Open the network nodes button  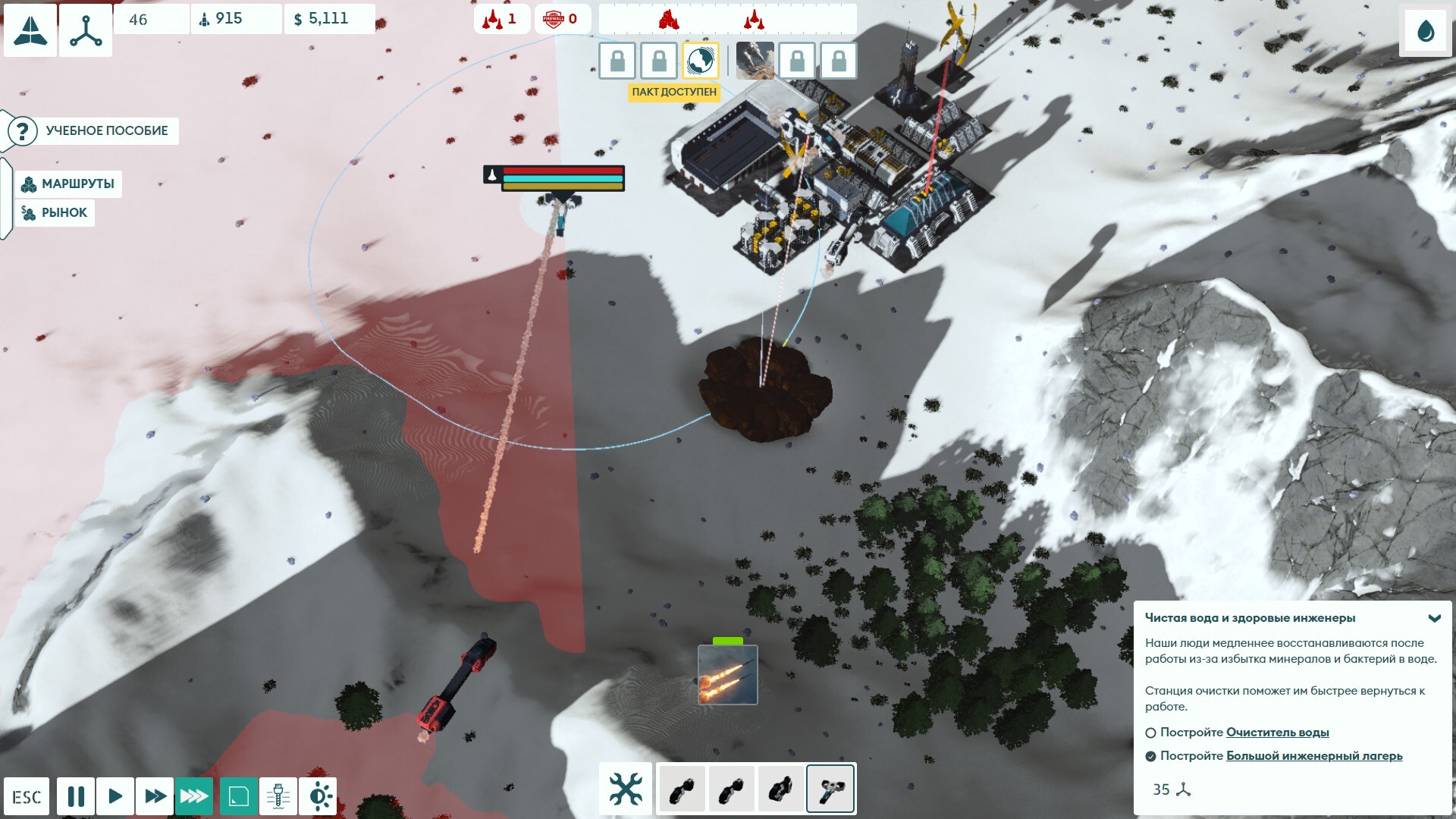coord(86,31)
